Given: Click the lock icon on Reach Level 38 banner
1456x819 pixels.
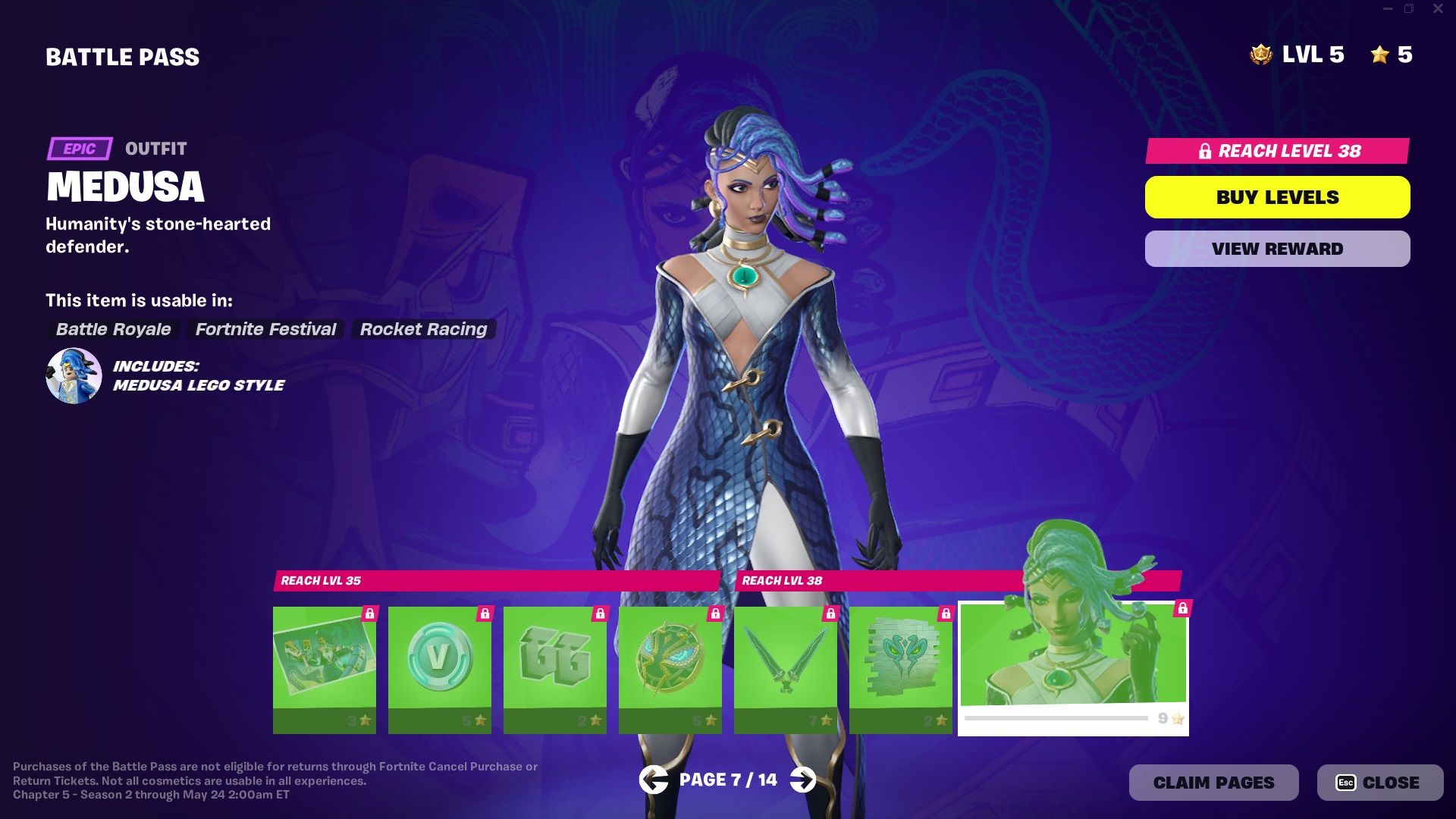Looking at the screenshot, I should click(1206, 152).
